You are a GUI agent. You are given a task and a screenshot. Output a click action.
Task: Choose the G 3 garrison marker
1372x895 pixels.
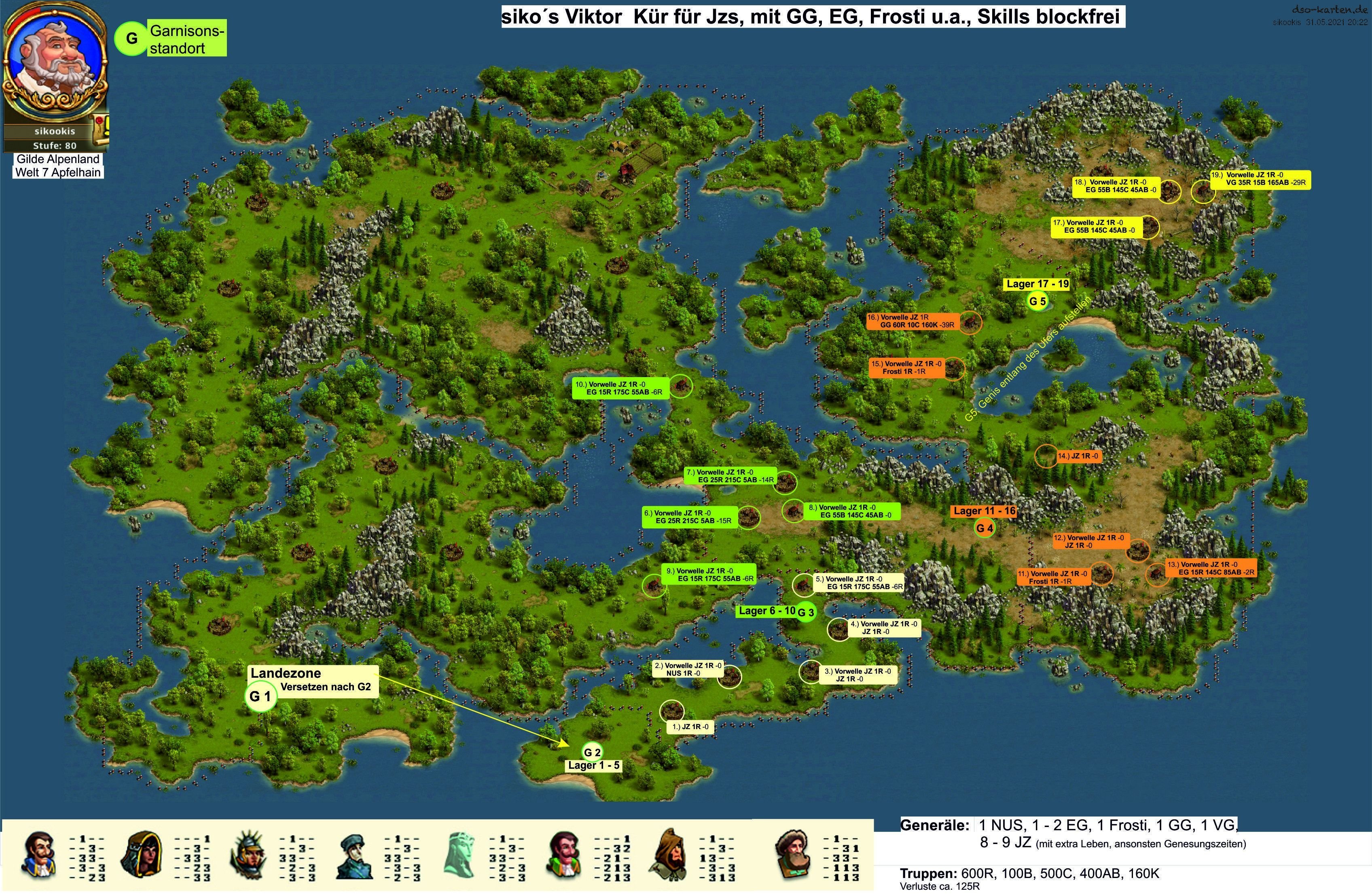coord(805,613)
